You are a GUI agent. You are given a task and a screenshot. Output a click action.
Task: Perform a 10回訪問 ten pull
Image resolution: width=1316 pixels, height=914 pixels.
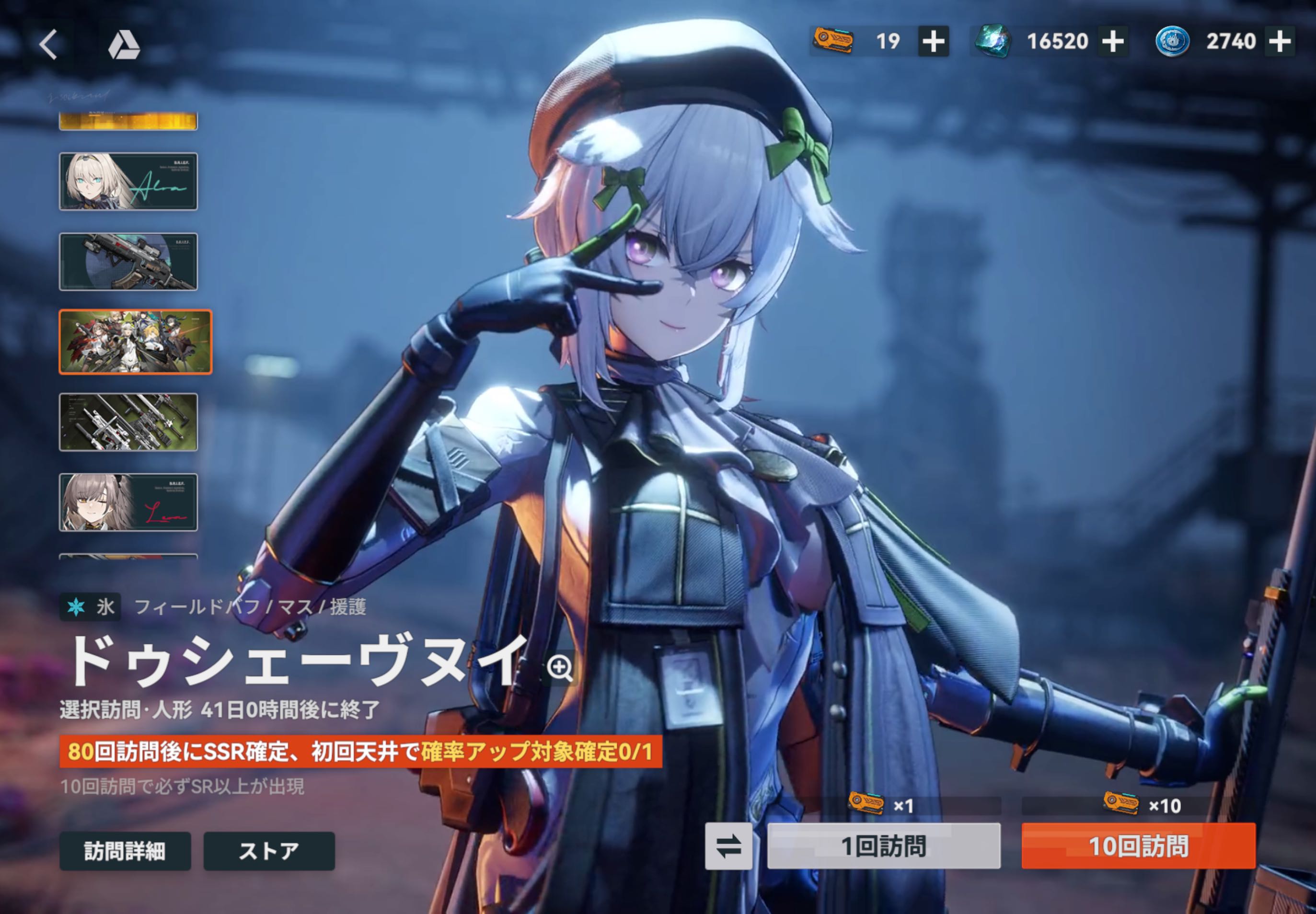coord(1138,846)
